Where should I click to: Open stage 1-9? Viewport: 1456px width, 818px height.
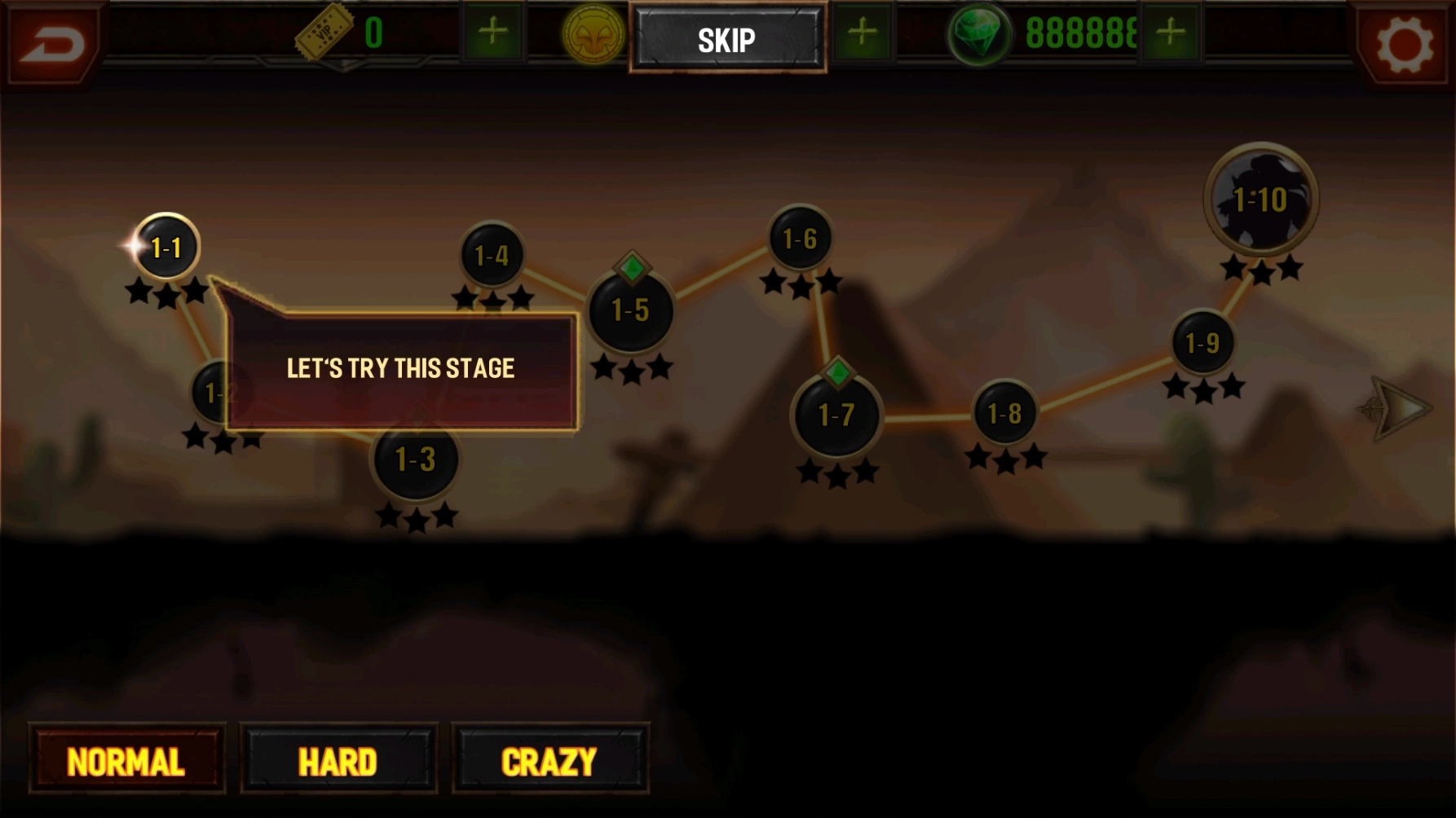(1202, 343)
